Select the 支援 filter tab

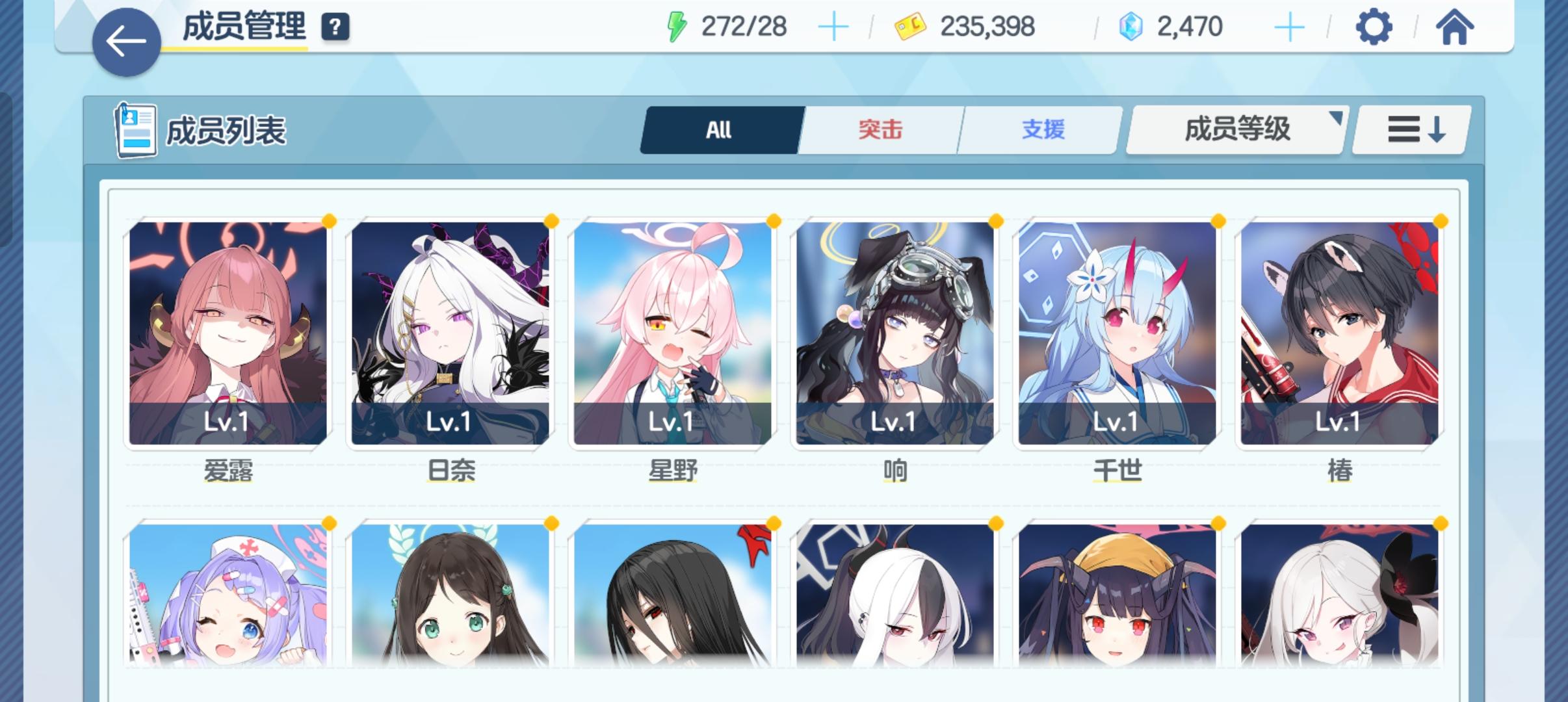click(1038, 129)
